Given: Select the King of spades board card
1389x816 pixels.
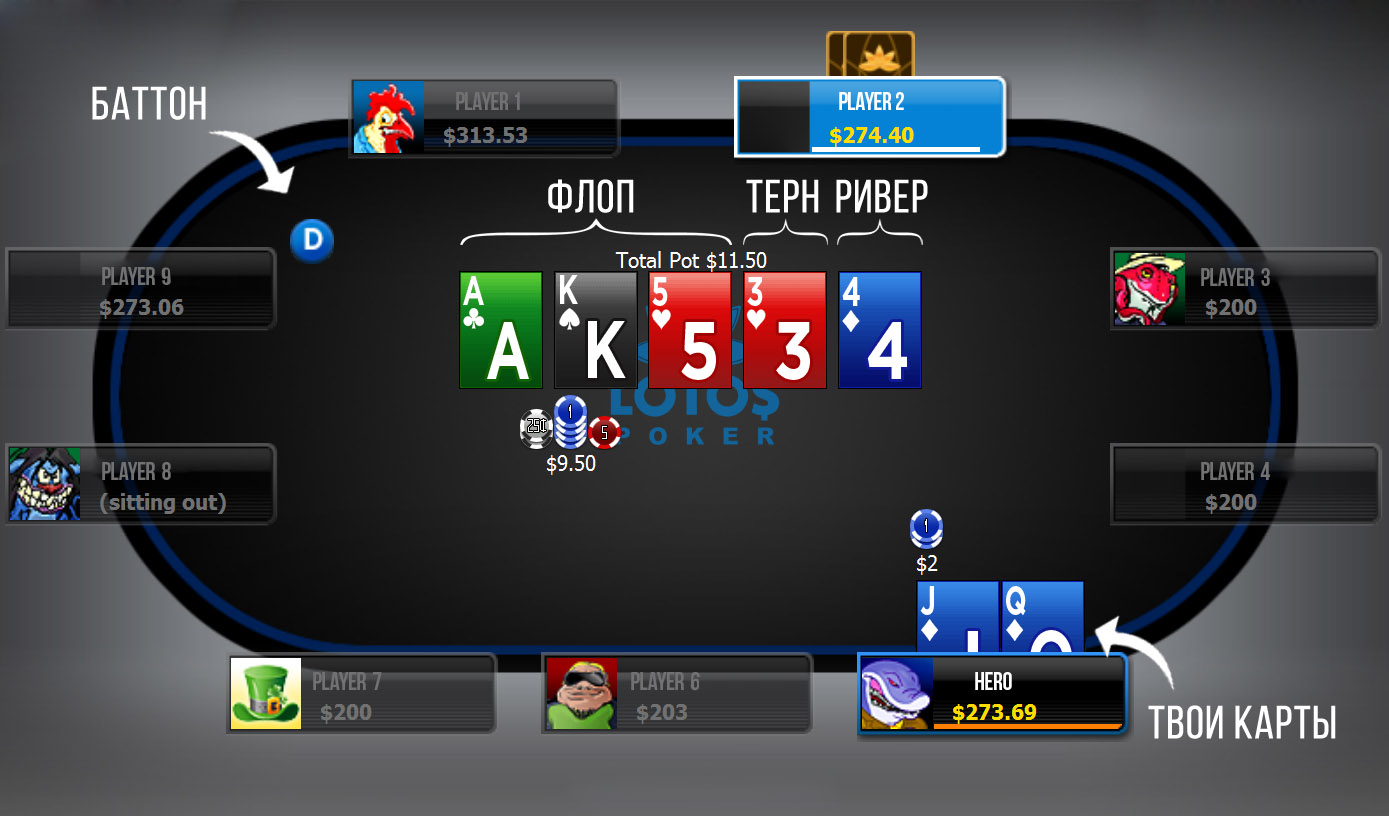Looking at the screenshot, I should pos(596,330).
